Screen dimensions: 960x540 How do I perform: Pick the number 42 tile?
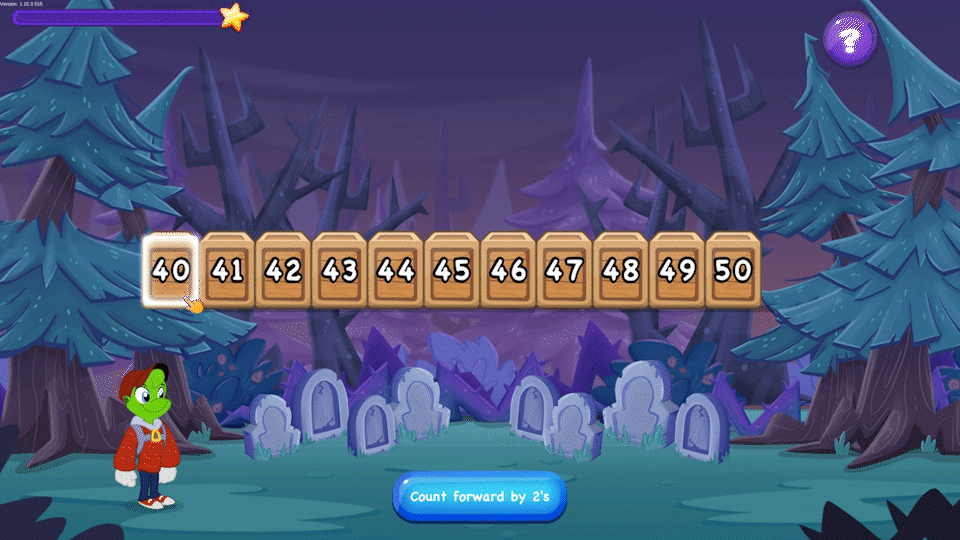click(284, 270)
